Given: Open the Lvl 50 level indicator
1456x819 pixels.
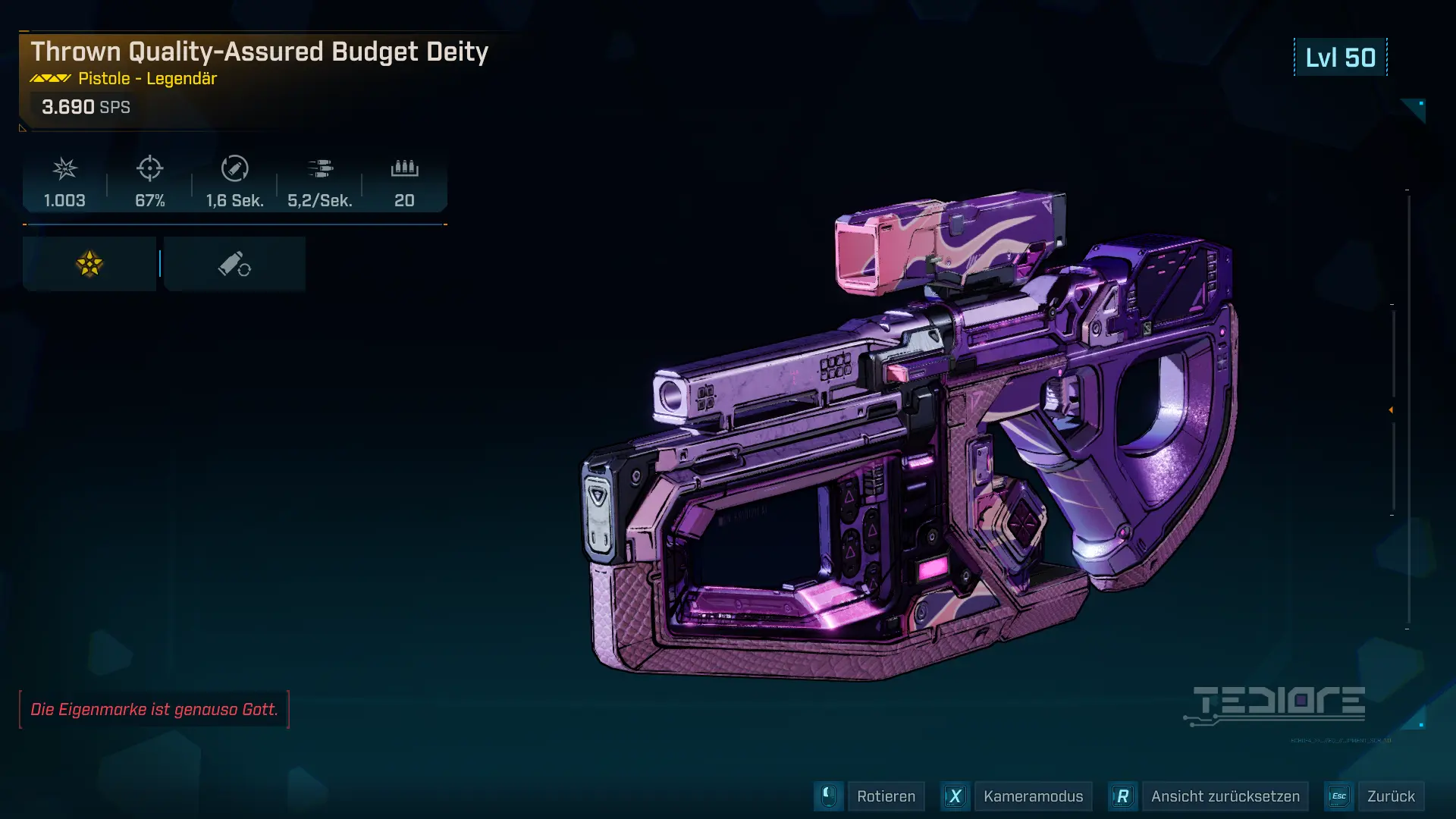Looking at the screenshot, I should pyautogui.click(x=1339, y=57).
